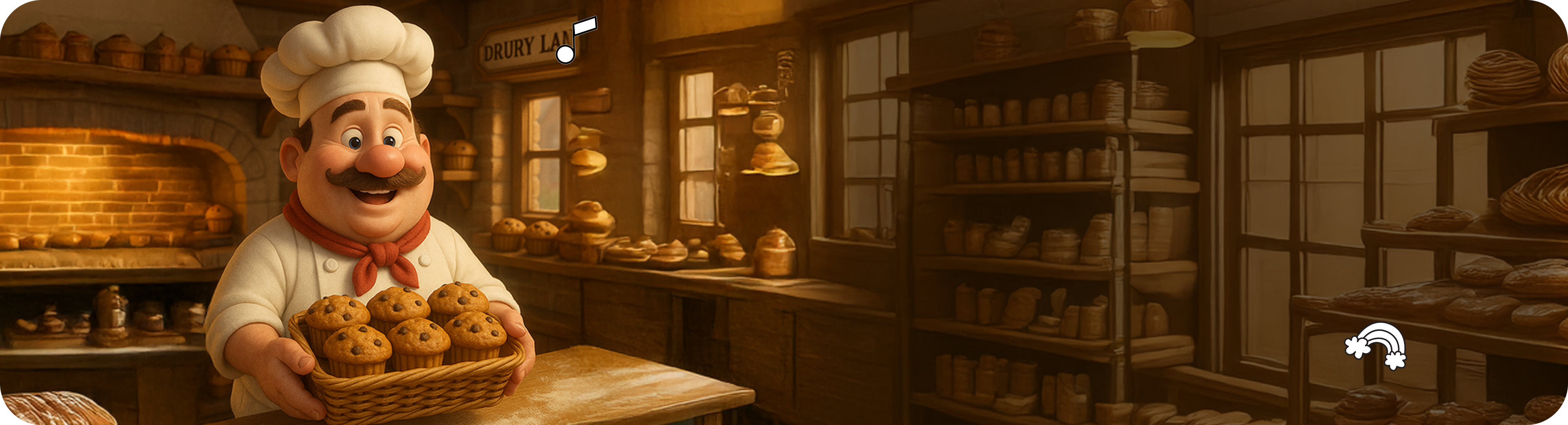Click the white rainbow icon
Image resolution: width=1568 pixels, height=425 pixels.
[x=1376, y=346]
